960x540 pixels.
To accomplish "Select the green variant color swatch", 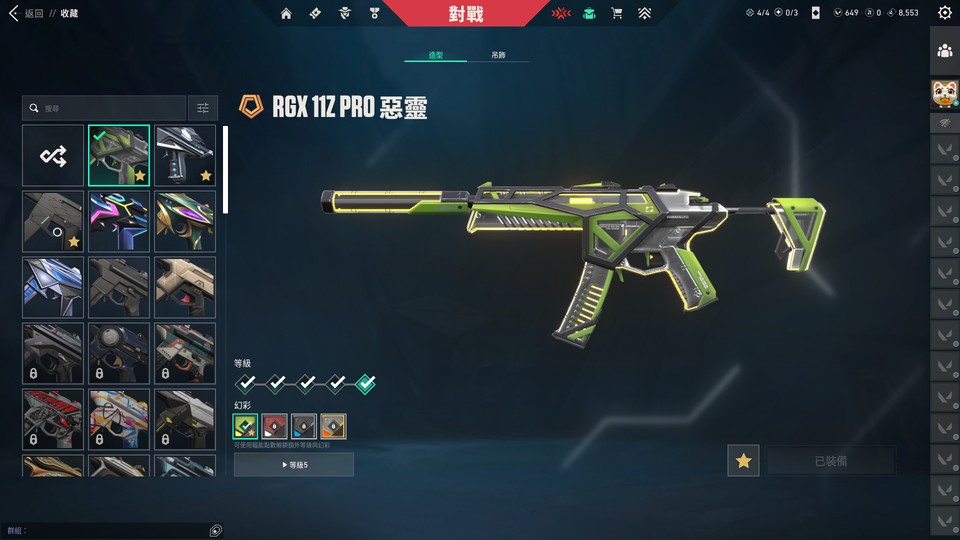I will tap(246, 426).
